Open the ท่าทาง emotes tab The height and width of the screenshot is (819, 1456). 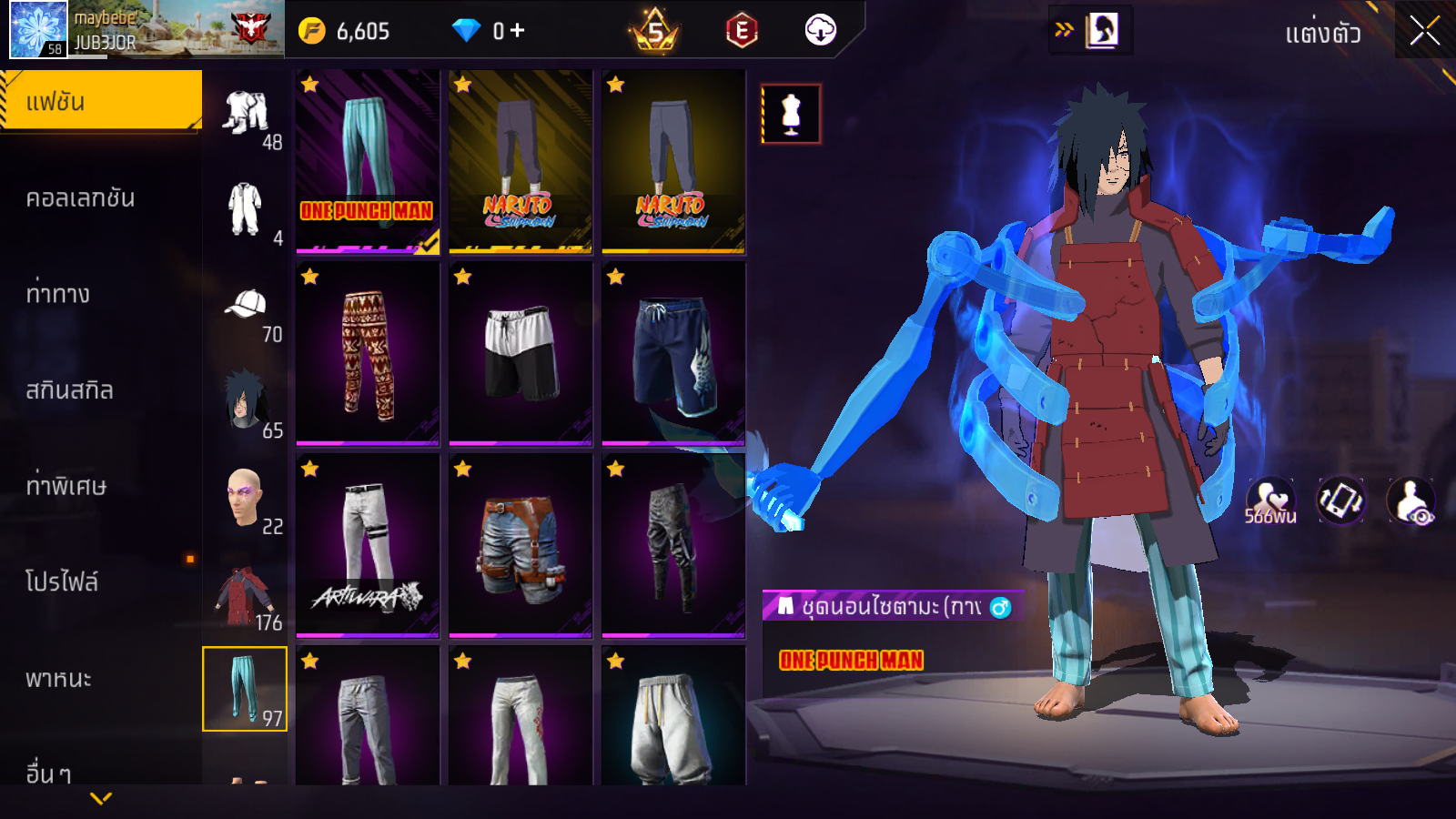tap(58, 294)
